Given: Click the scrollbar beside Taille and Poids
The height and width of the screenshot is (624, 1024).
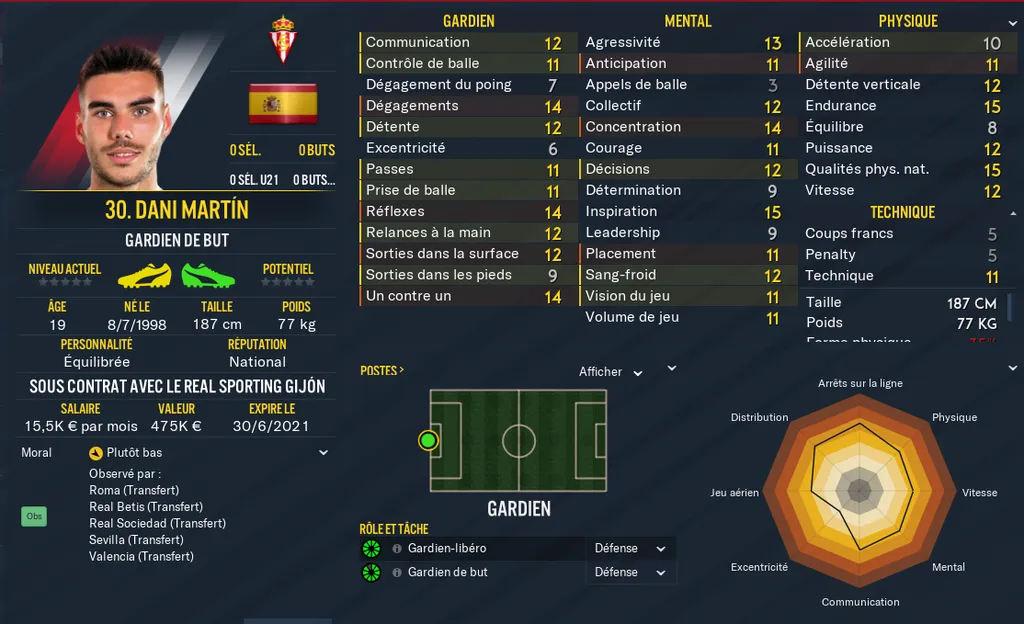Looking at the screenshot, I should click(x=1009, y=308).
